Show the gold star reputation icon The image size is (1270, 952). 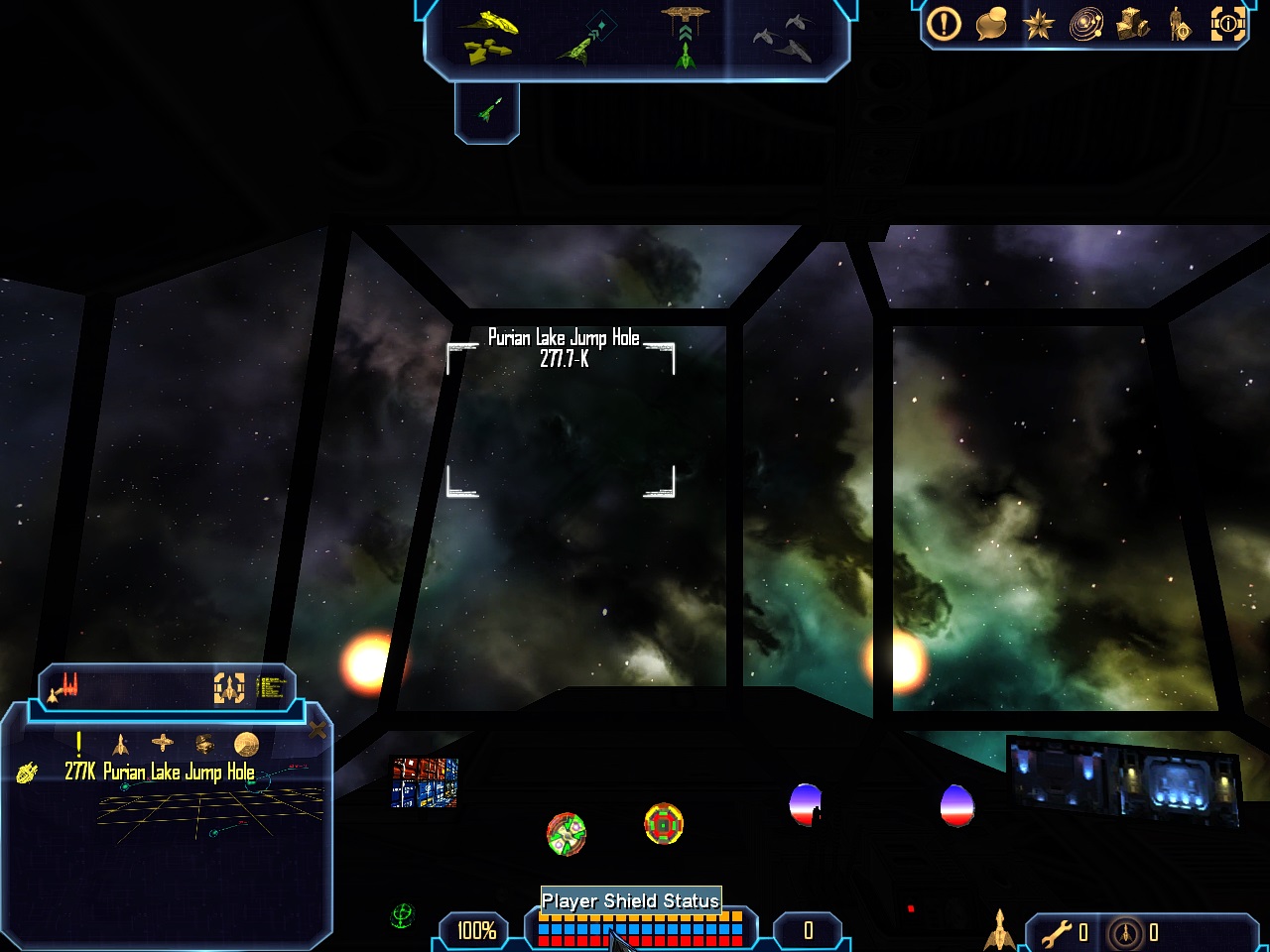coord(1038,24)
